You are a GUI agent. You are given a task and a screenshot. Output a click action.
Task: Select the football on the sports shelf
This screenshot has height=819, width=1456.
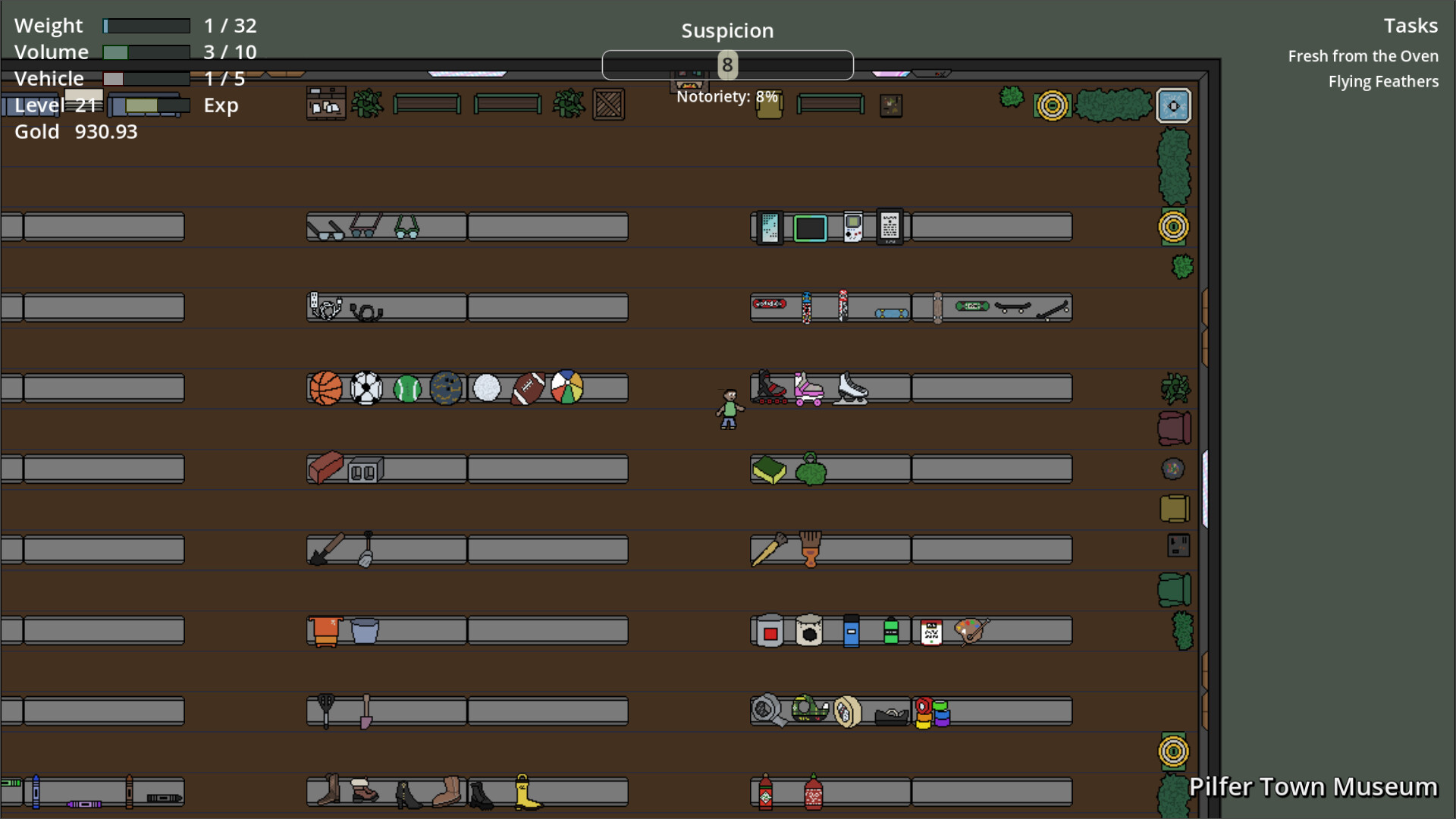[x=528, y=388]
